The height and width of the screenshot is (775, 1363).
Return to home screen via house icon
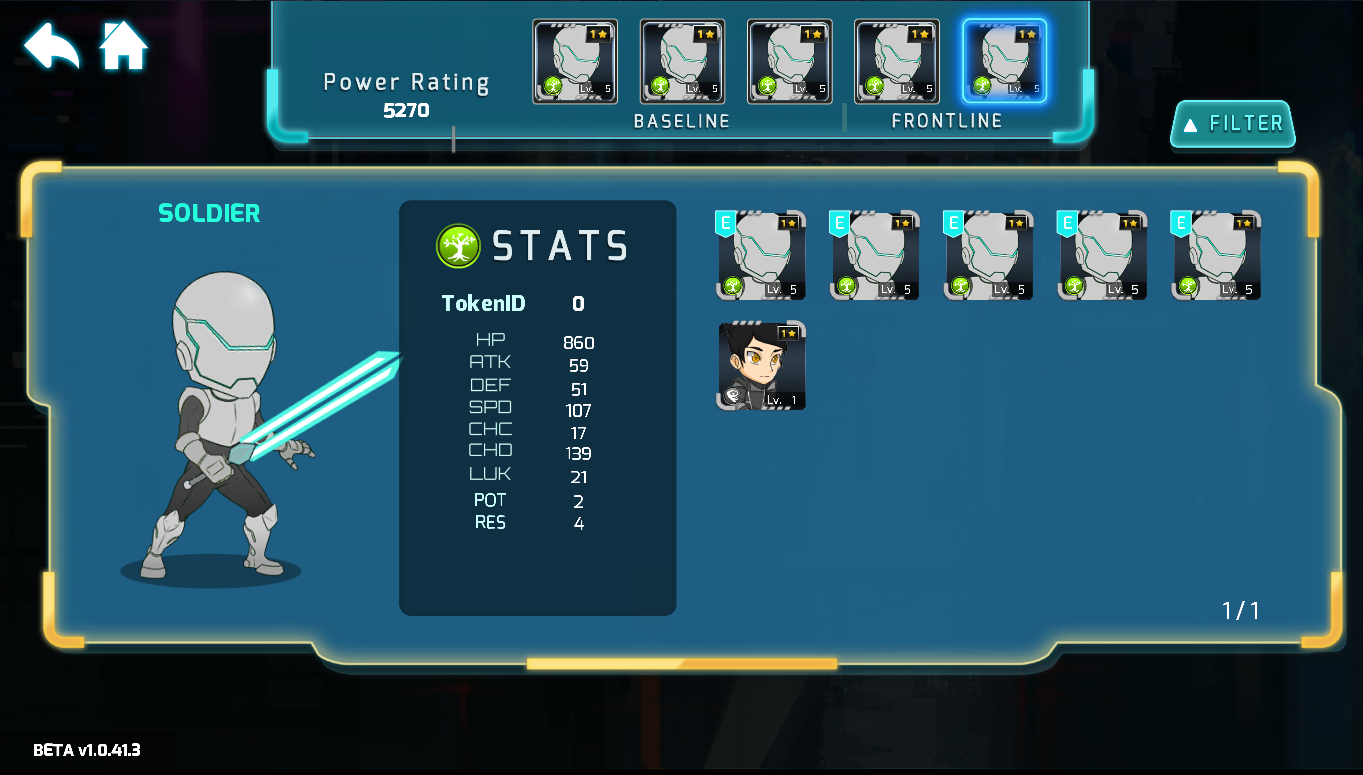(124, 46)
